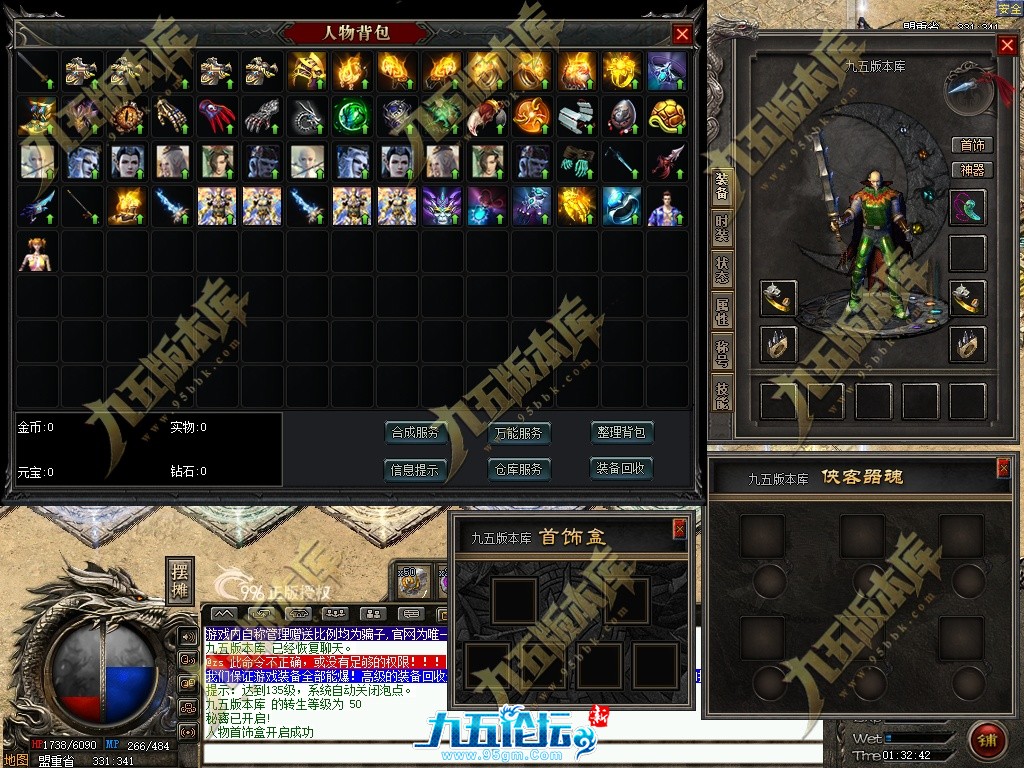Close the 侠客路魂 panel

point(1003,468)
